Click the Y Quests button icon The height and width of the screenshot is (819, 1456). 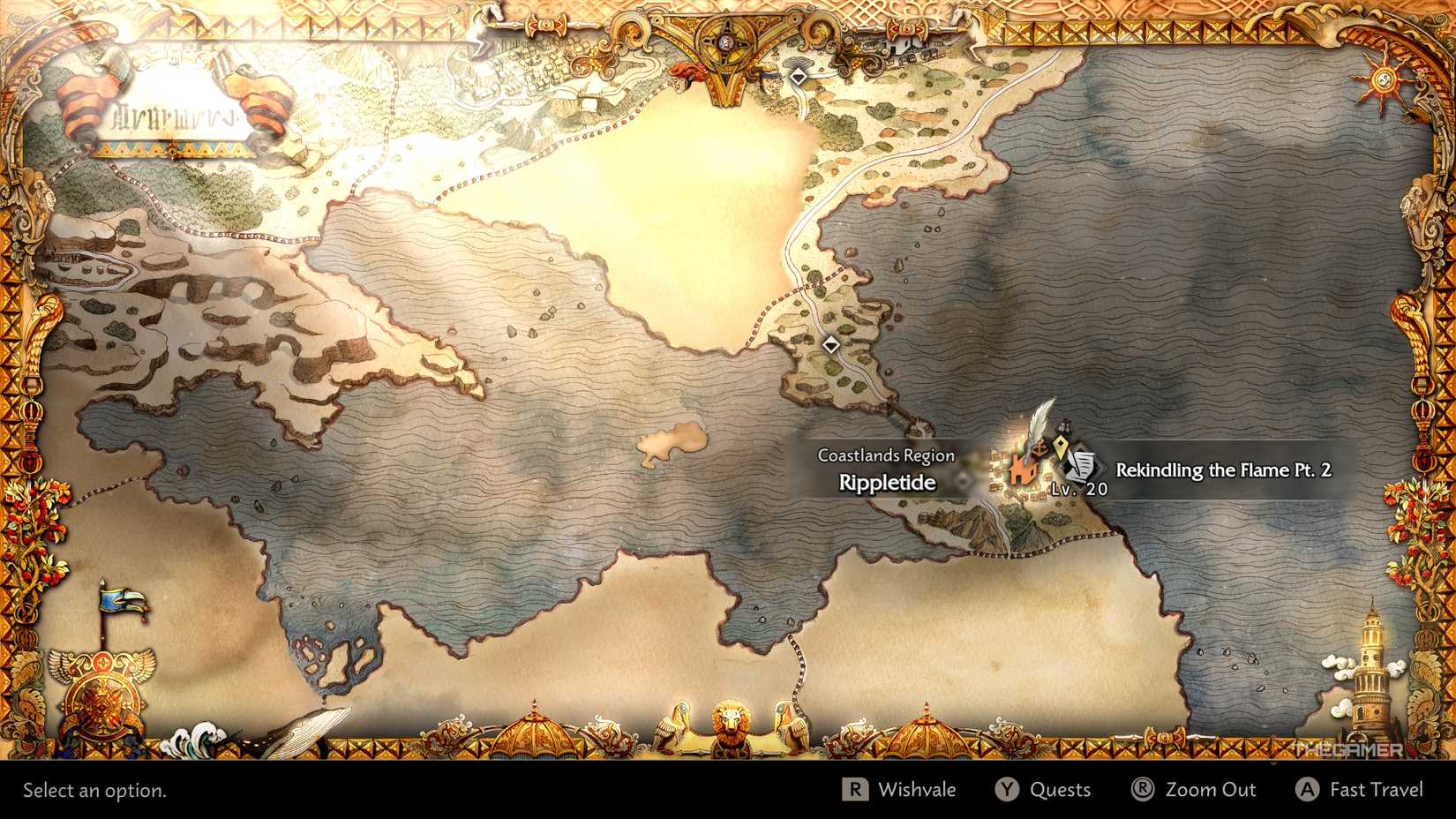[1006, 790]
